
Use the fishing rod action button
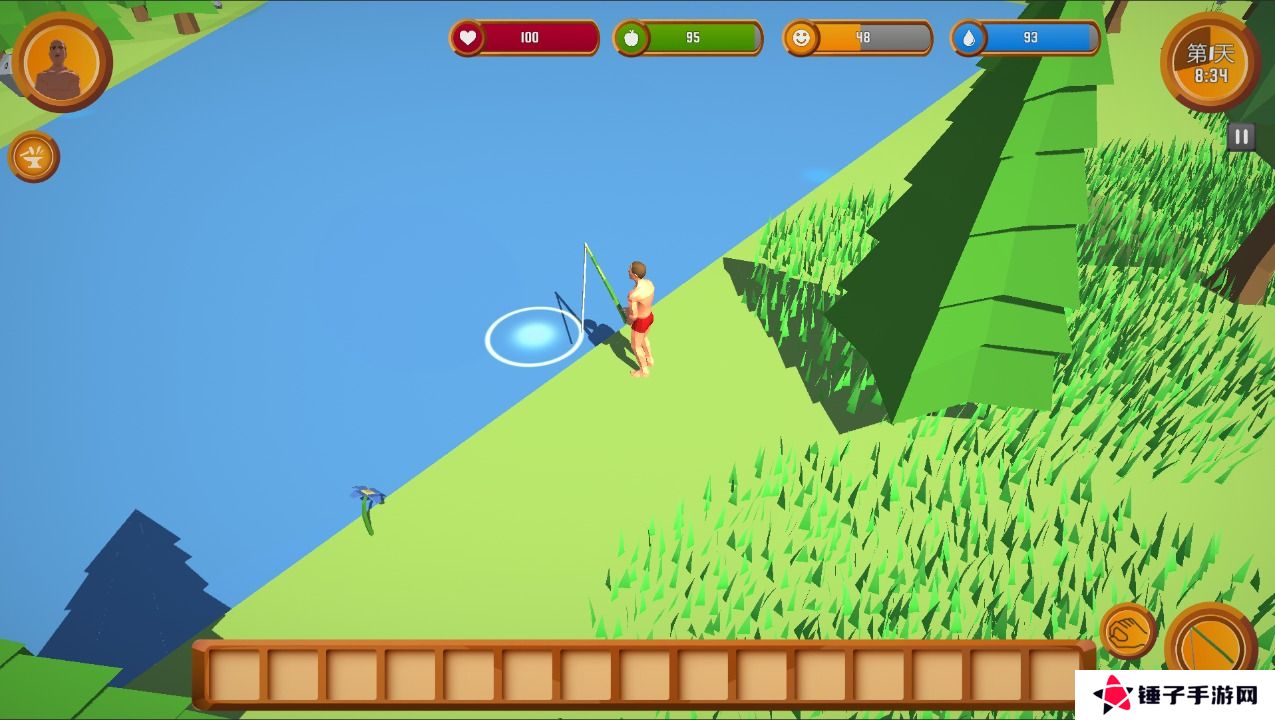(1210, 648)
